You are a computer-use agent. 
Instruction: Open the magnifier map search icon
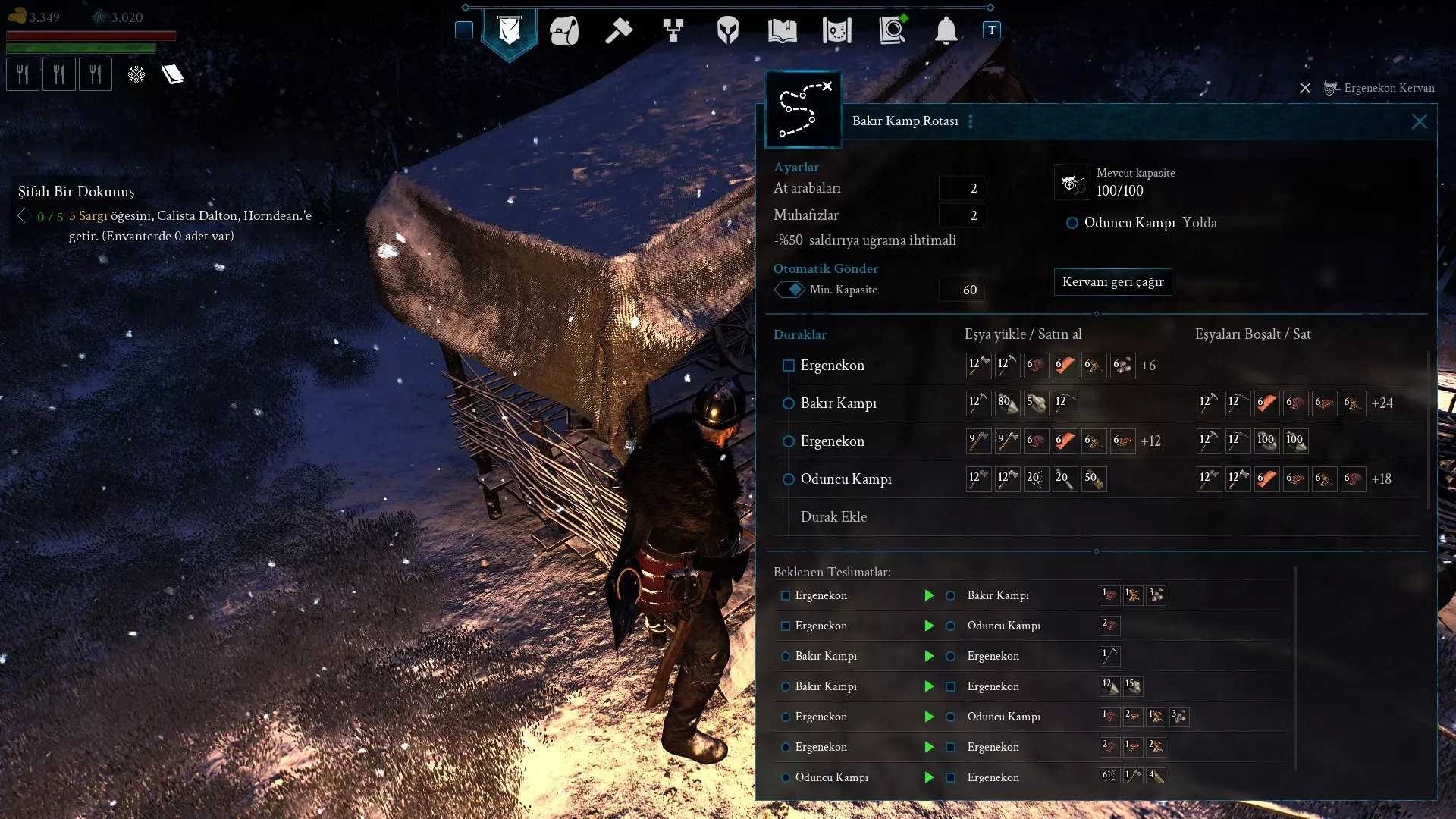point(892,31)
